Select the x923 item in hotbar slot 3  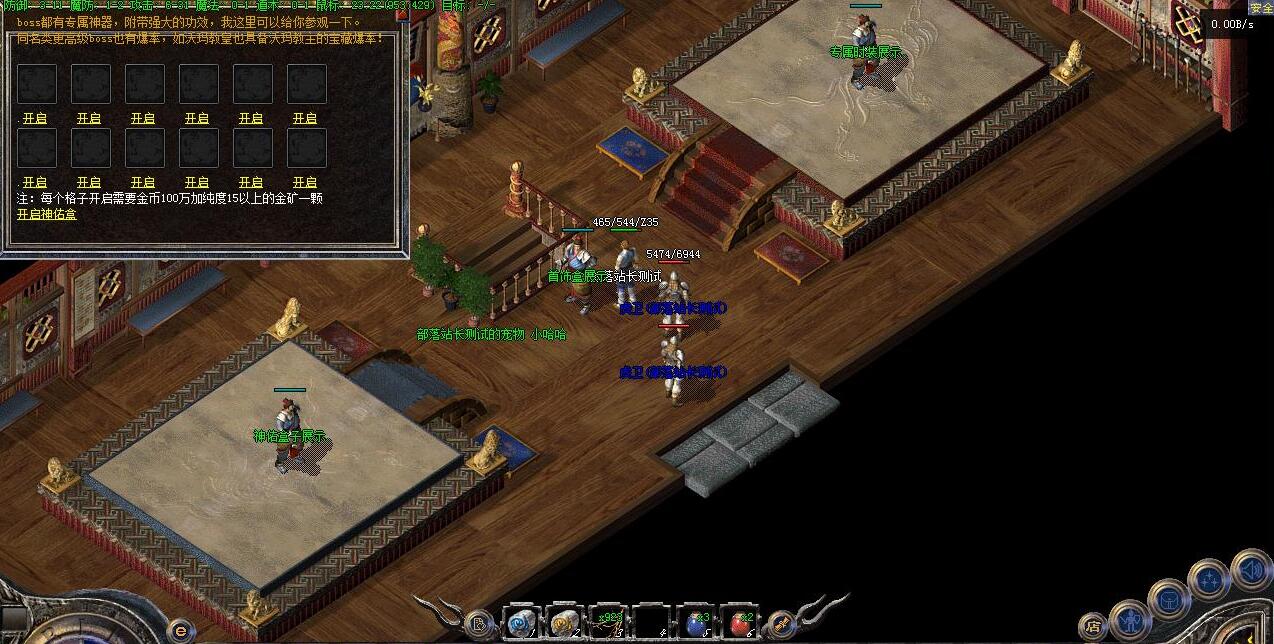pyautogui.click(x=608, y=622)
